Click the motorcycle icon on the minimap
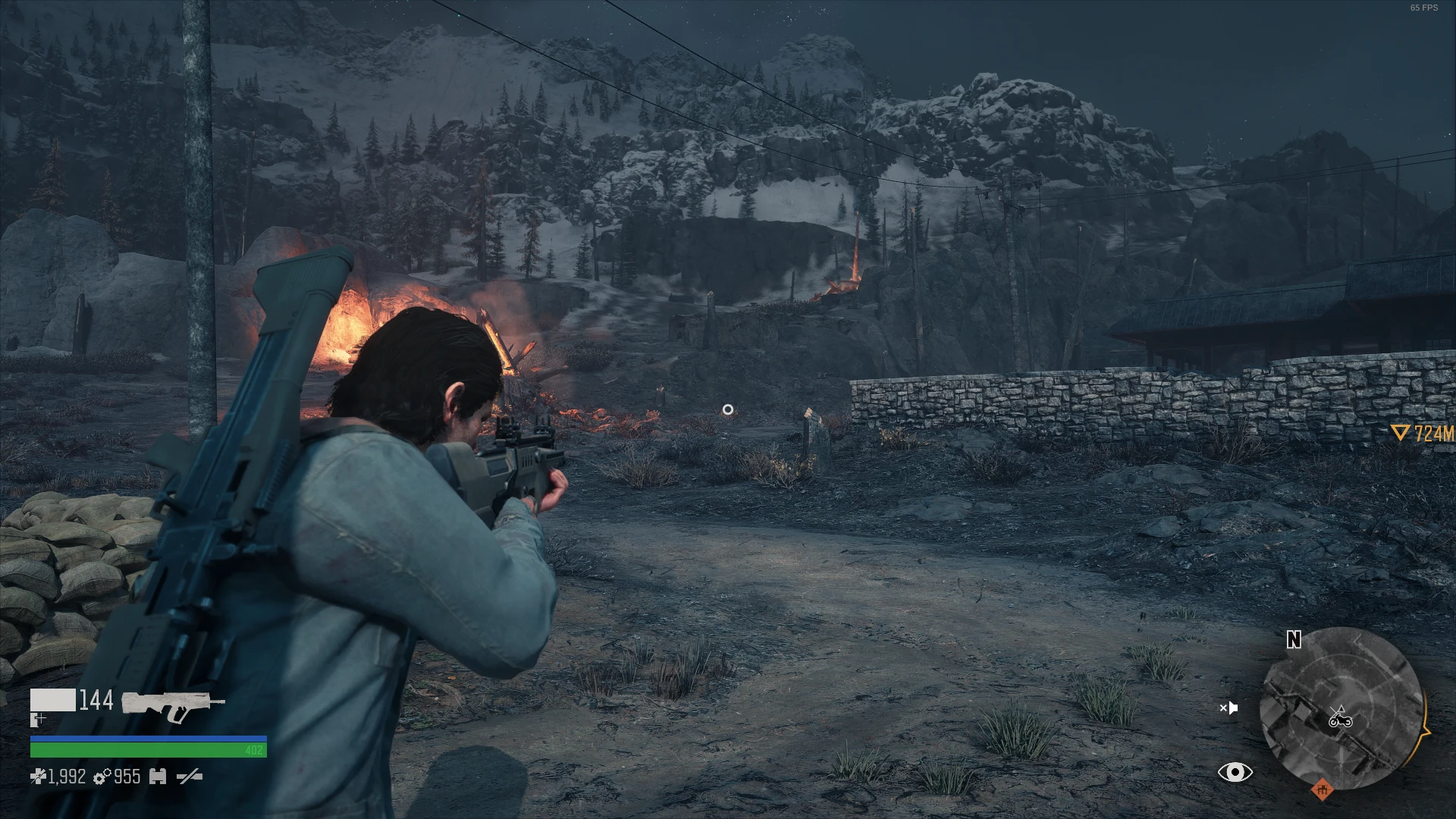 click(x=1341, y=721)
